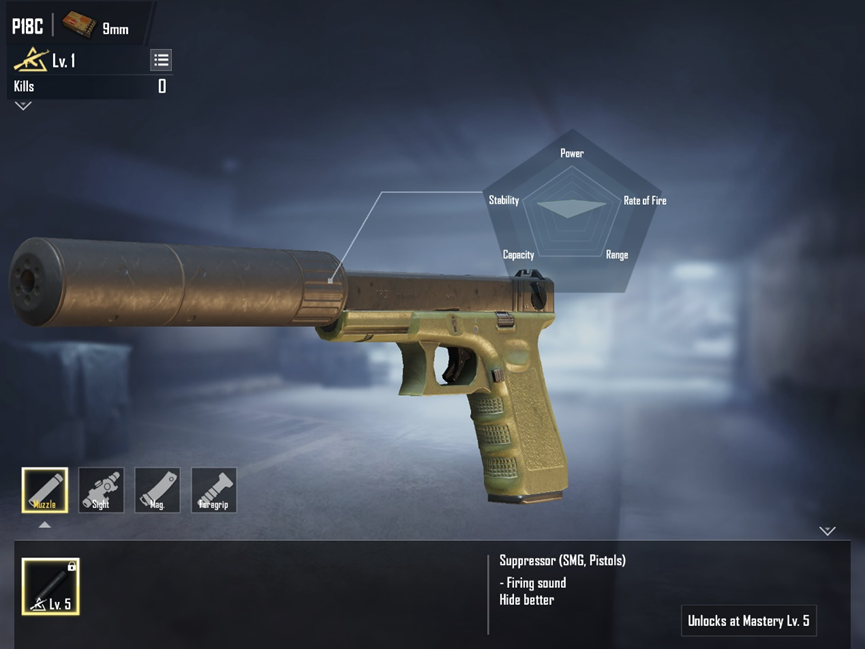The width and height of the screenshot is (865, 649).
Task: Select the locked Suppressor Lv. 5 attachment
Action: [x=51, y=586]
